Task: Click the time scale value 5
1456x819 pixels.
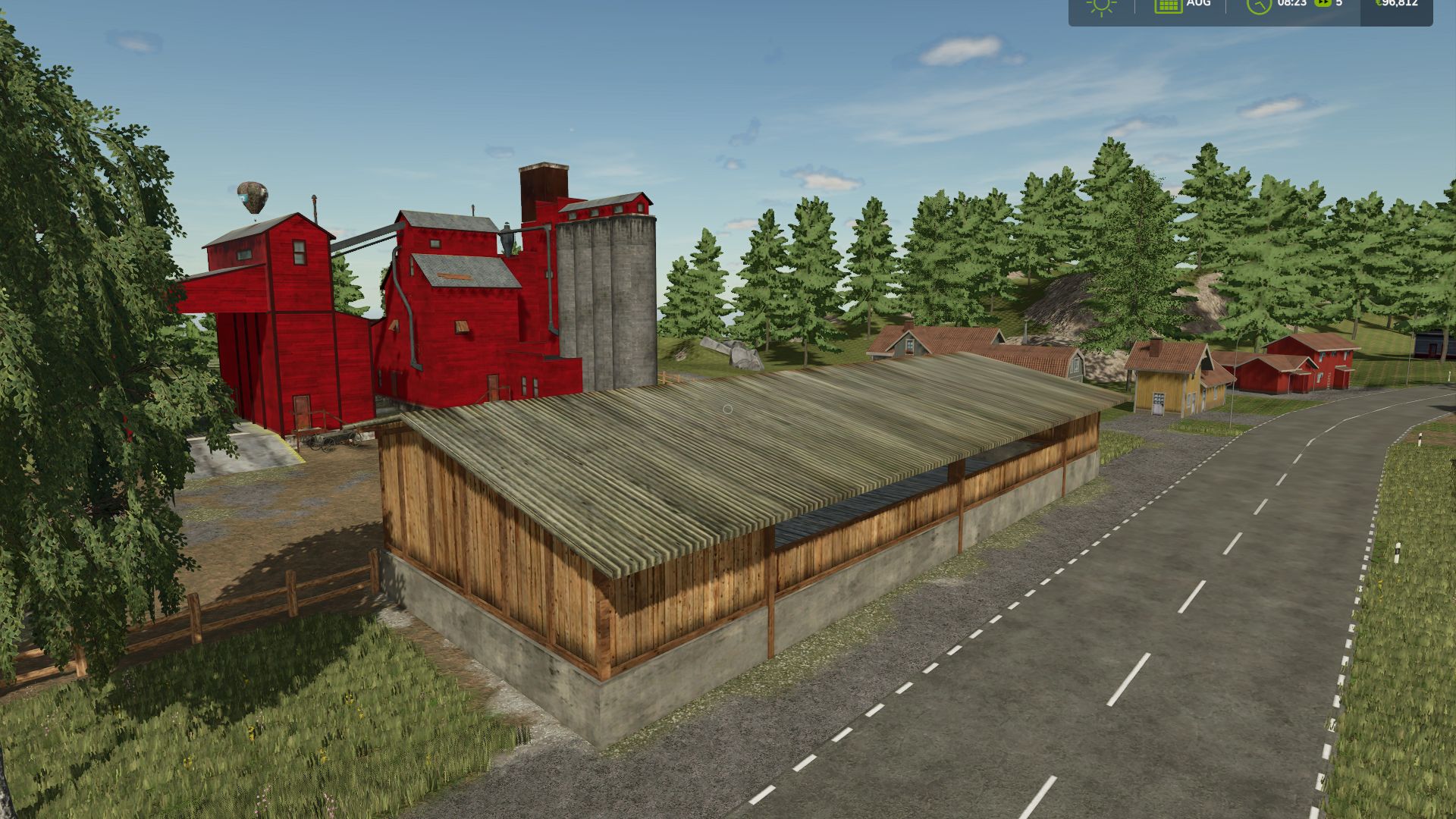Action: (x=1338, y=5)
